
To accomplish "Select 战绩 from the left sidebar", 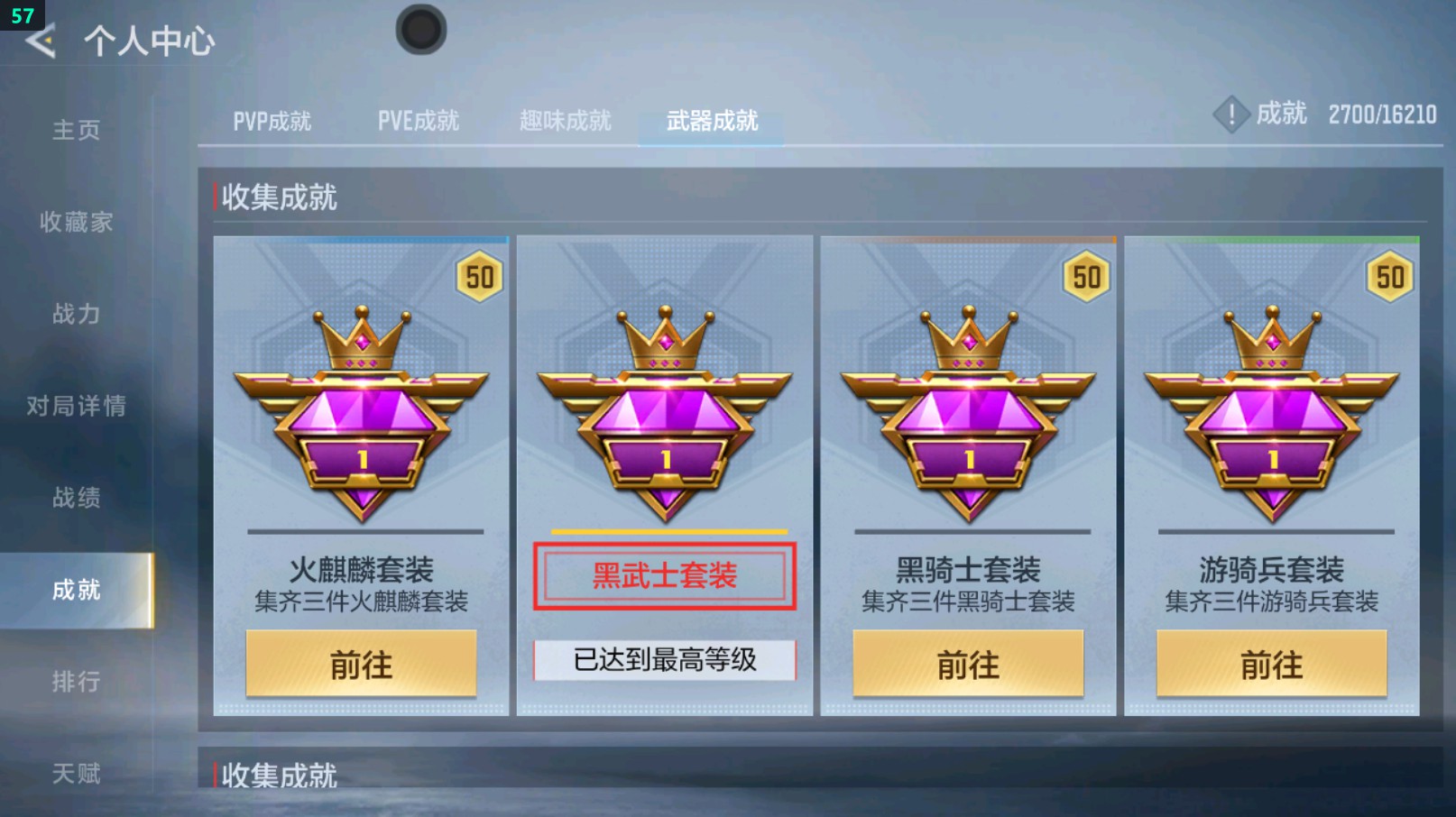I will tap(76, 499).
